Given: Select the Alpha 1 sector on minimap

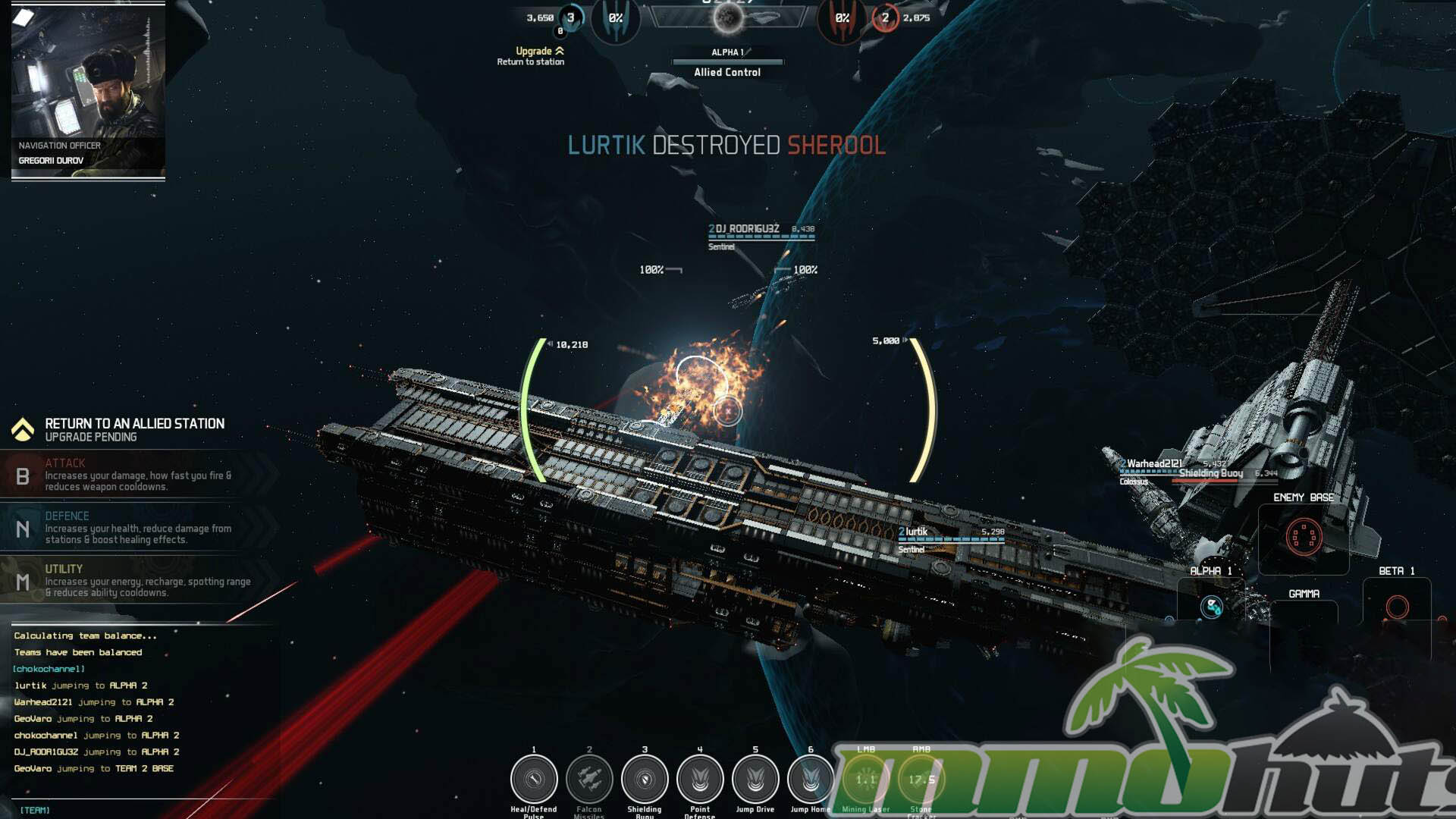Looking at the screenshot, I should [x=1211, y=607].
